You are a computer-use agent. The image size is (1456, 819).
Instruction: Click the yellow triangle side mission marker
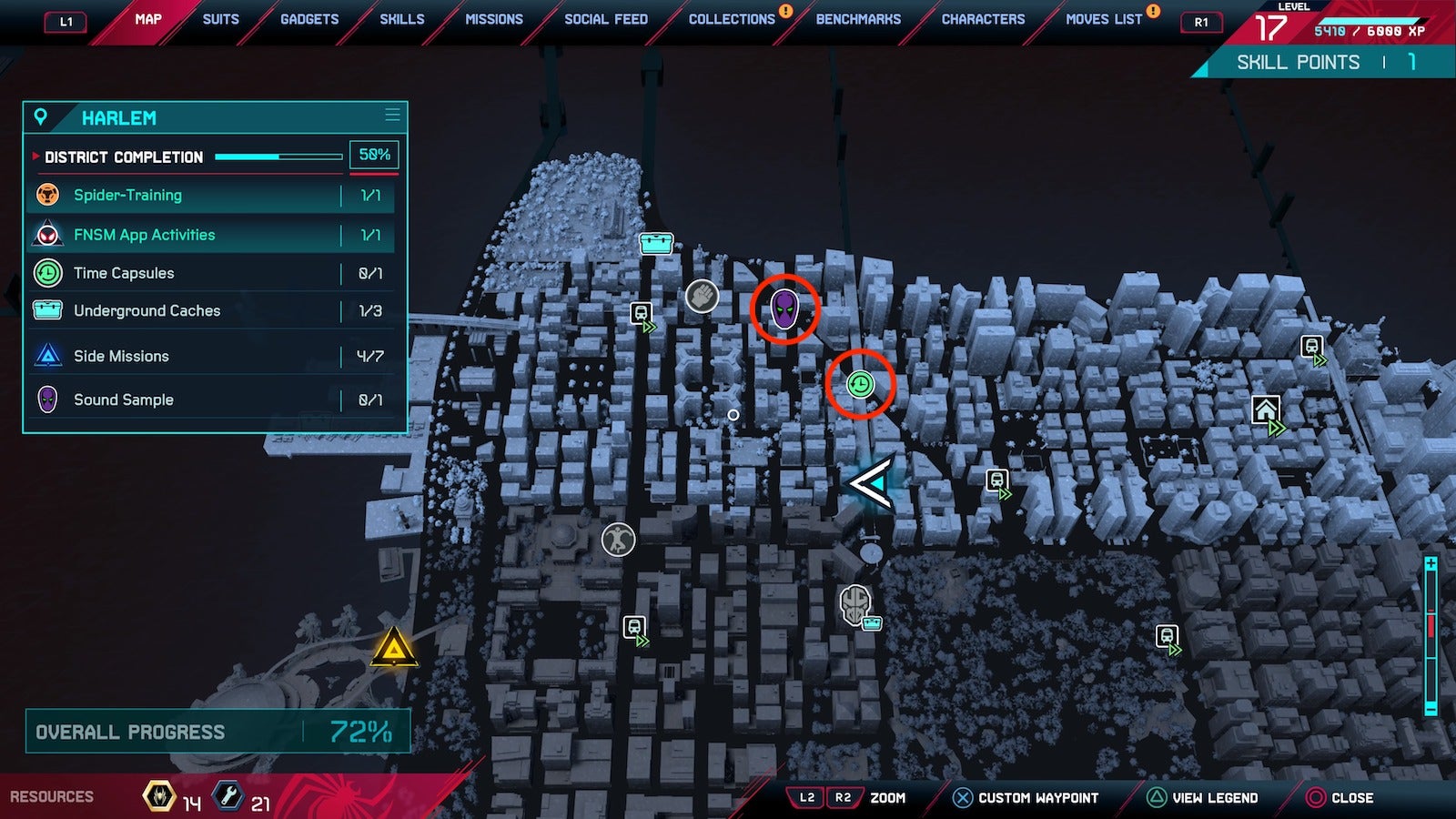393,647
